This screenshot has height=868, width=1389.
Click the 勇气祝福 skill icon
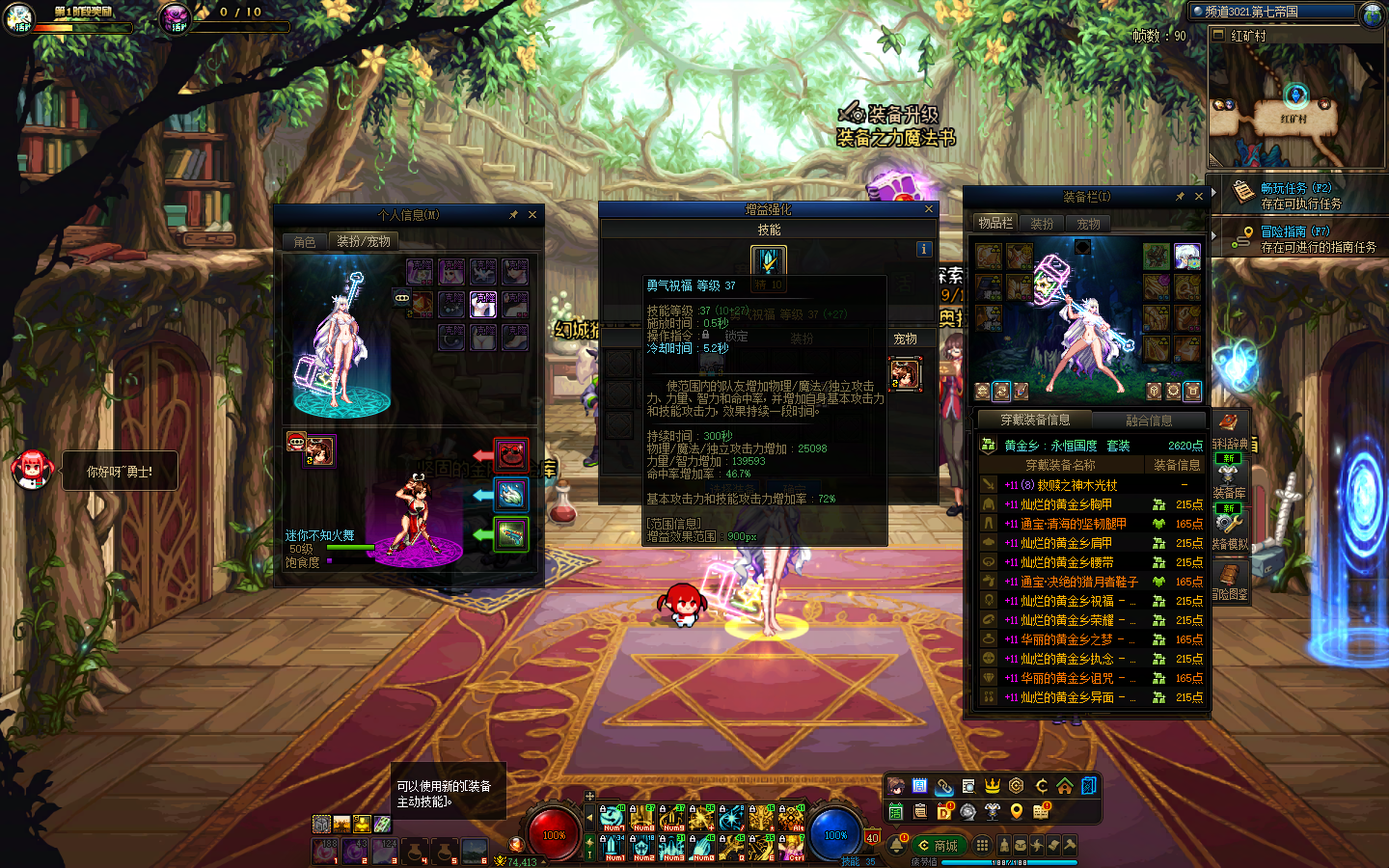click(x=769, y=260)
